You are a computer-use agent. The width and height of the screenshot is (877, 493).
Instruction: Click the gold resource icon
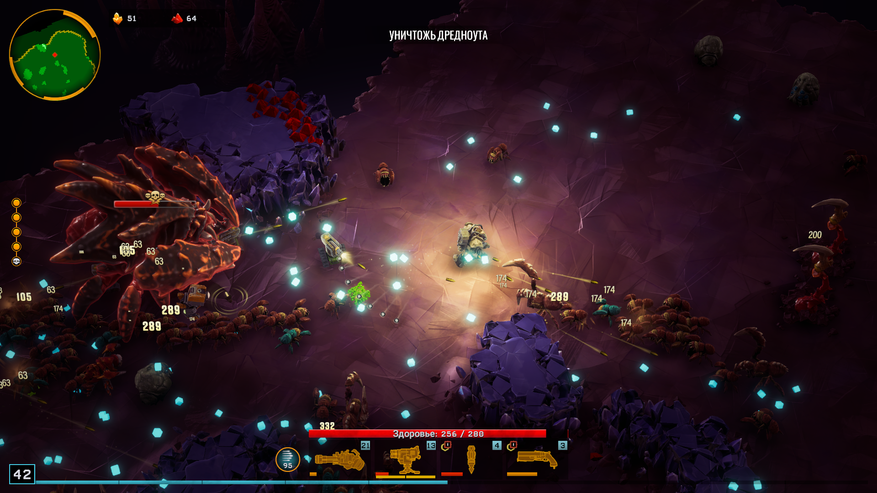pos(117,18)
